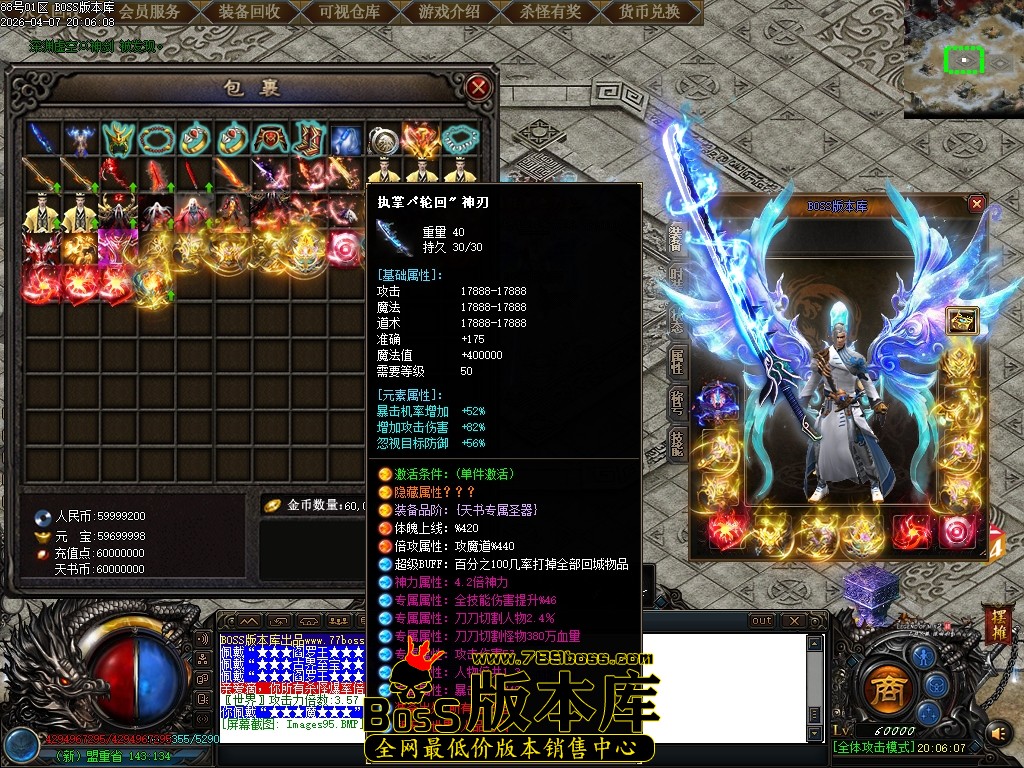Open the 会员服务 member services menu

pyautogui.click(x=150, y=12)
